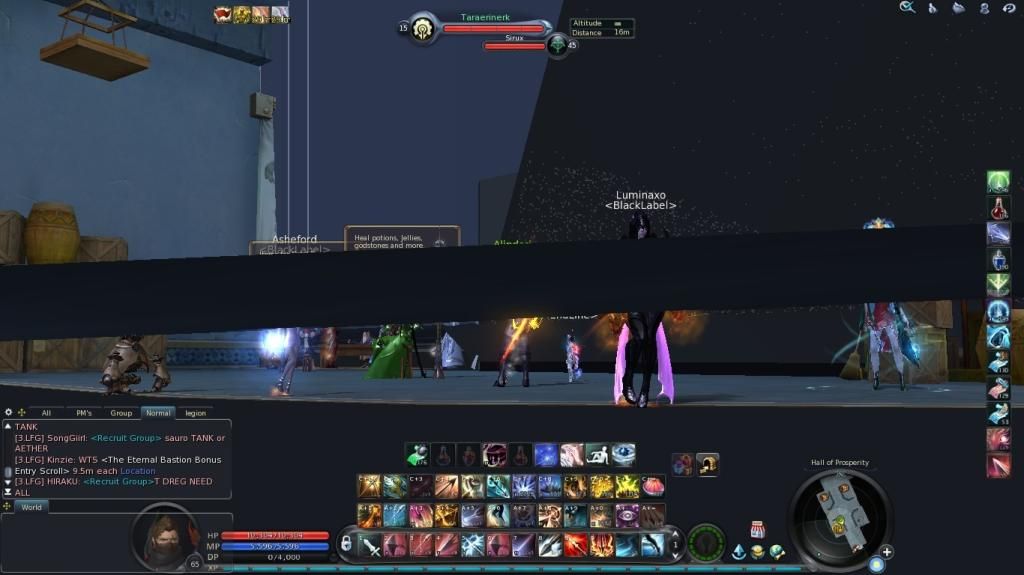Viewport: 1024px width, 575px height.
Task: Activate the purple eye skill icon
Action: click(x=627, y=515)
